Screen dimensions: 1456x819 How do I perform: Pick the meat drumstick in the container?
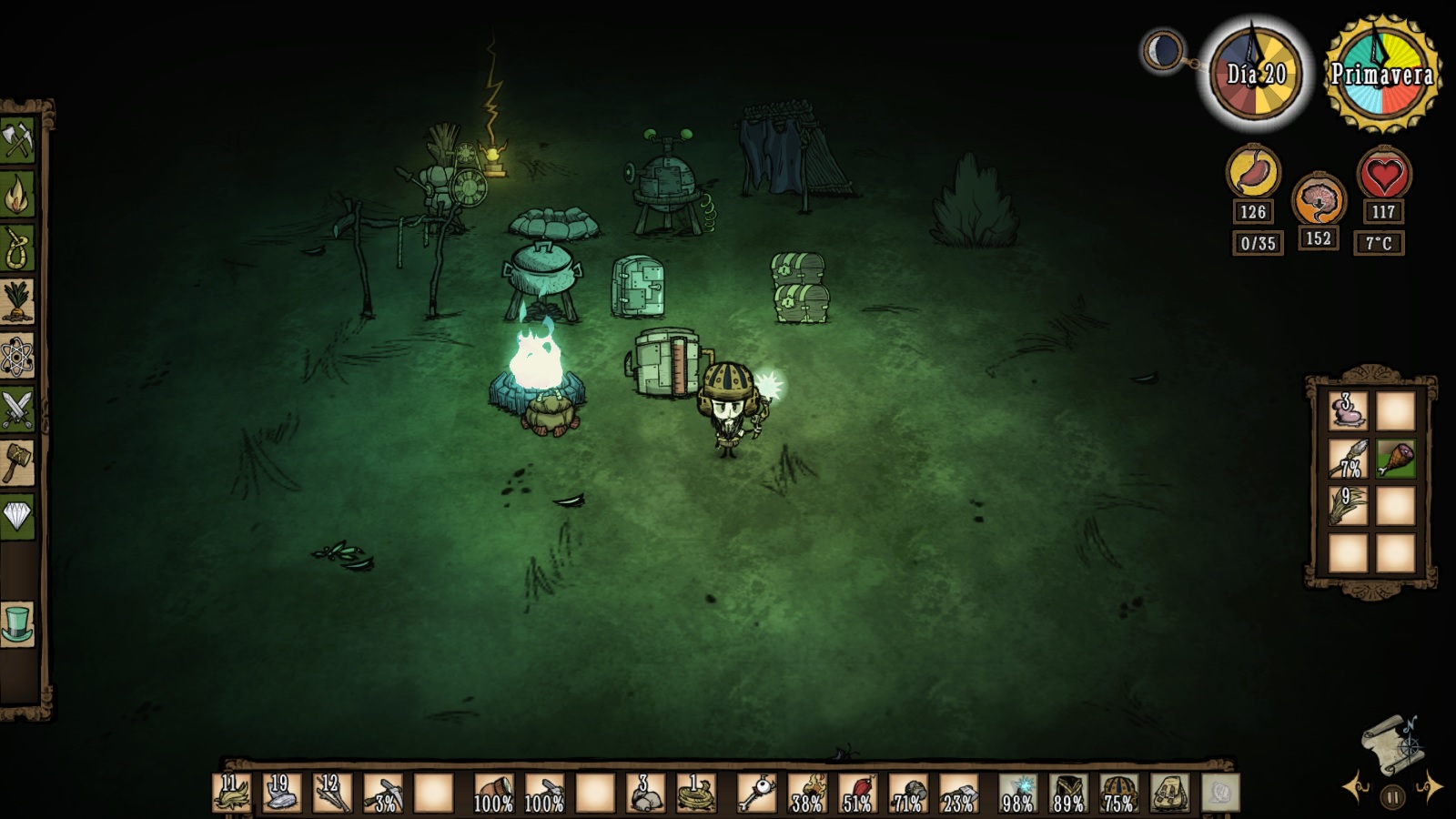pos(1395,459)
